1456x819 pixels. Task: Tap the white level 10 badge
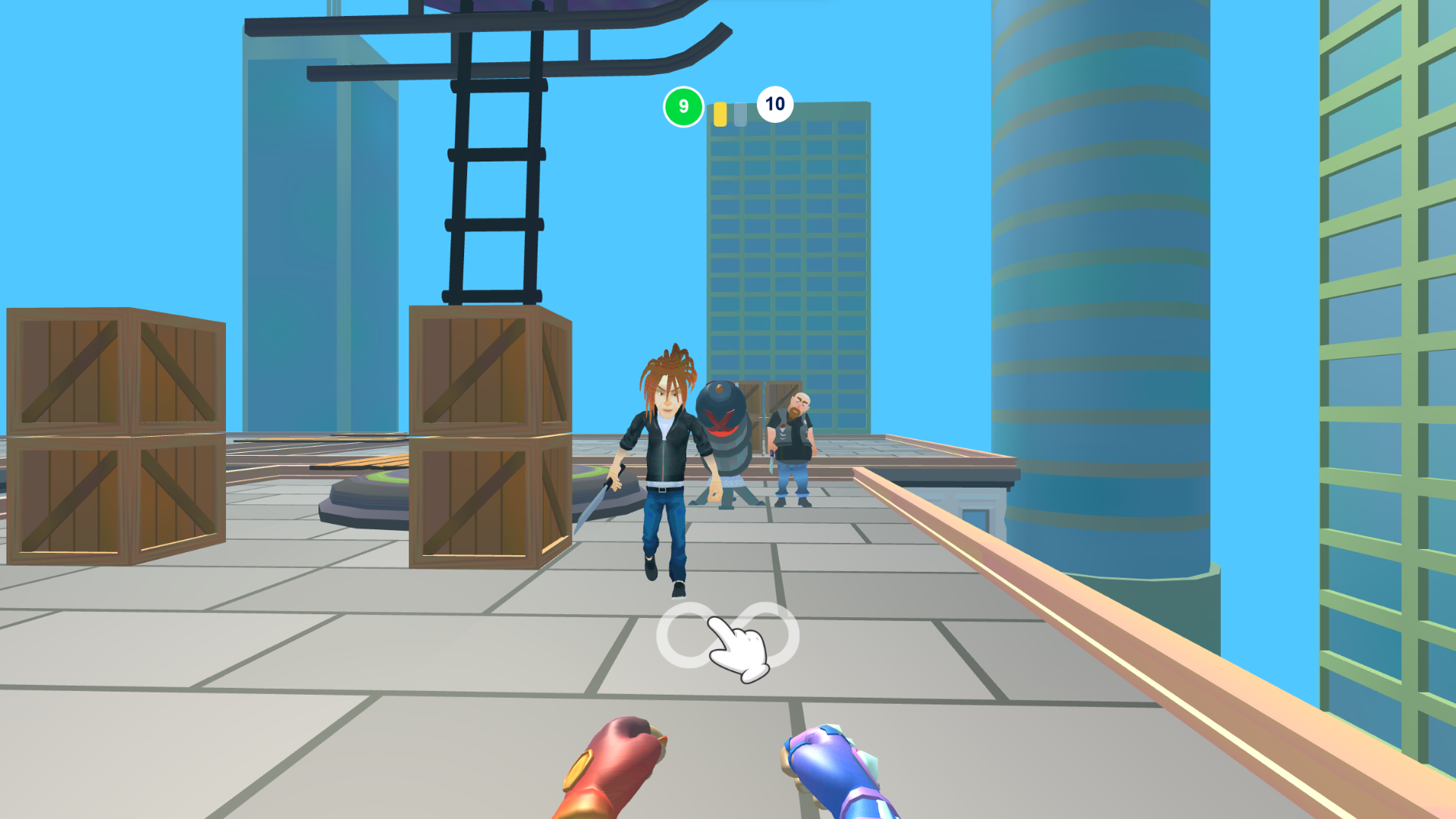coord(774,104)
